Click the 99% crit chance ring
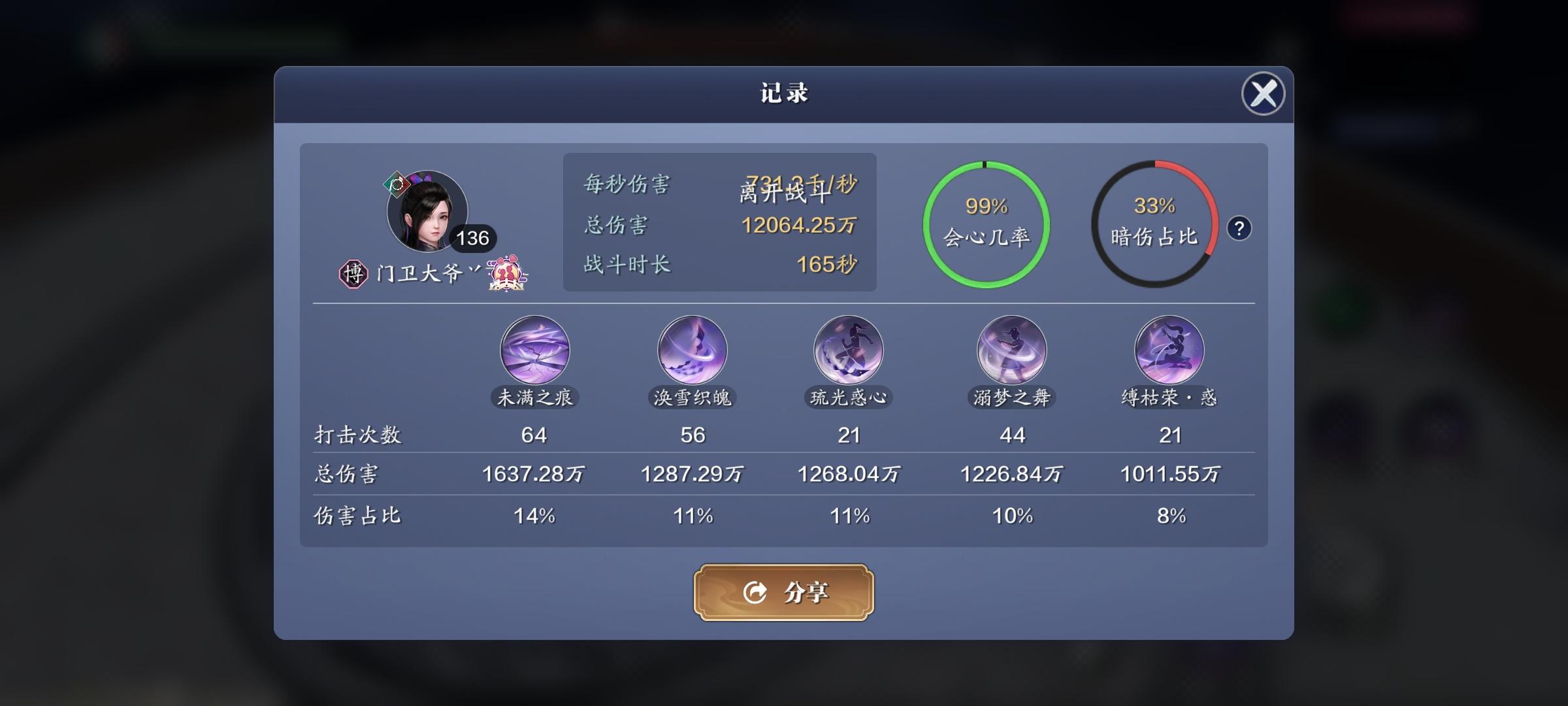Viewport: 1568px width, 706px height. [x=987, y=226]
